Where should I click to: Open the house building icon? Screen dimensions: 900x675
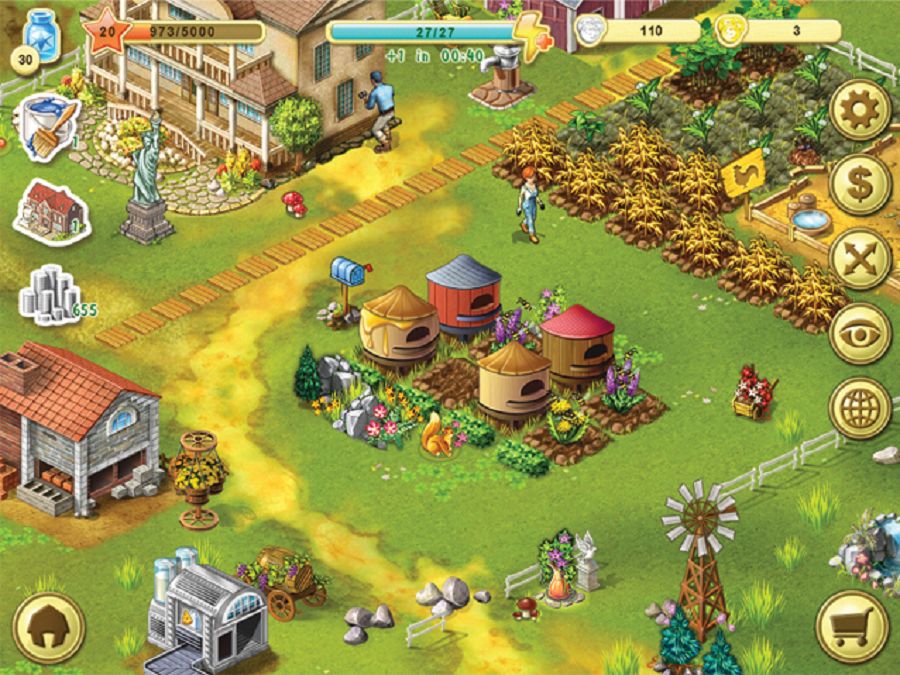point(51,210)
